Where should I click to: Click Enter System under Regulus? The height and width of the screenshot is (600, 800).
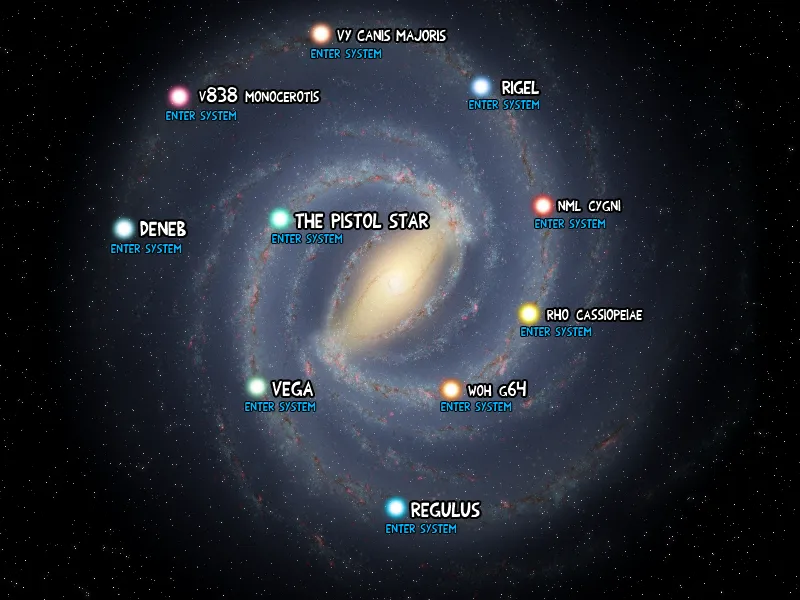coord(421,529)
